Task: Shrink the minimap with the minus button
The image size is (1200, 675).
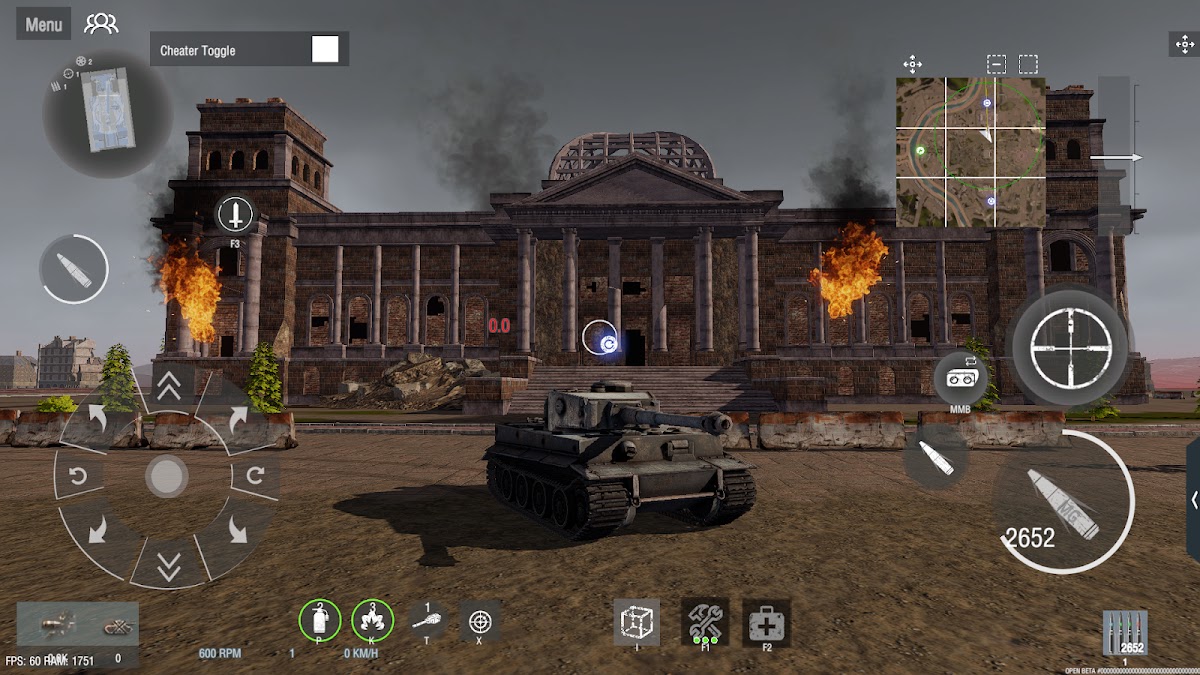Action: point(996,65)
